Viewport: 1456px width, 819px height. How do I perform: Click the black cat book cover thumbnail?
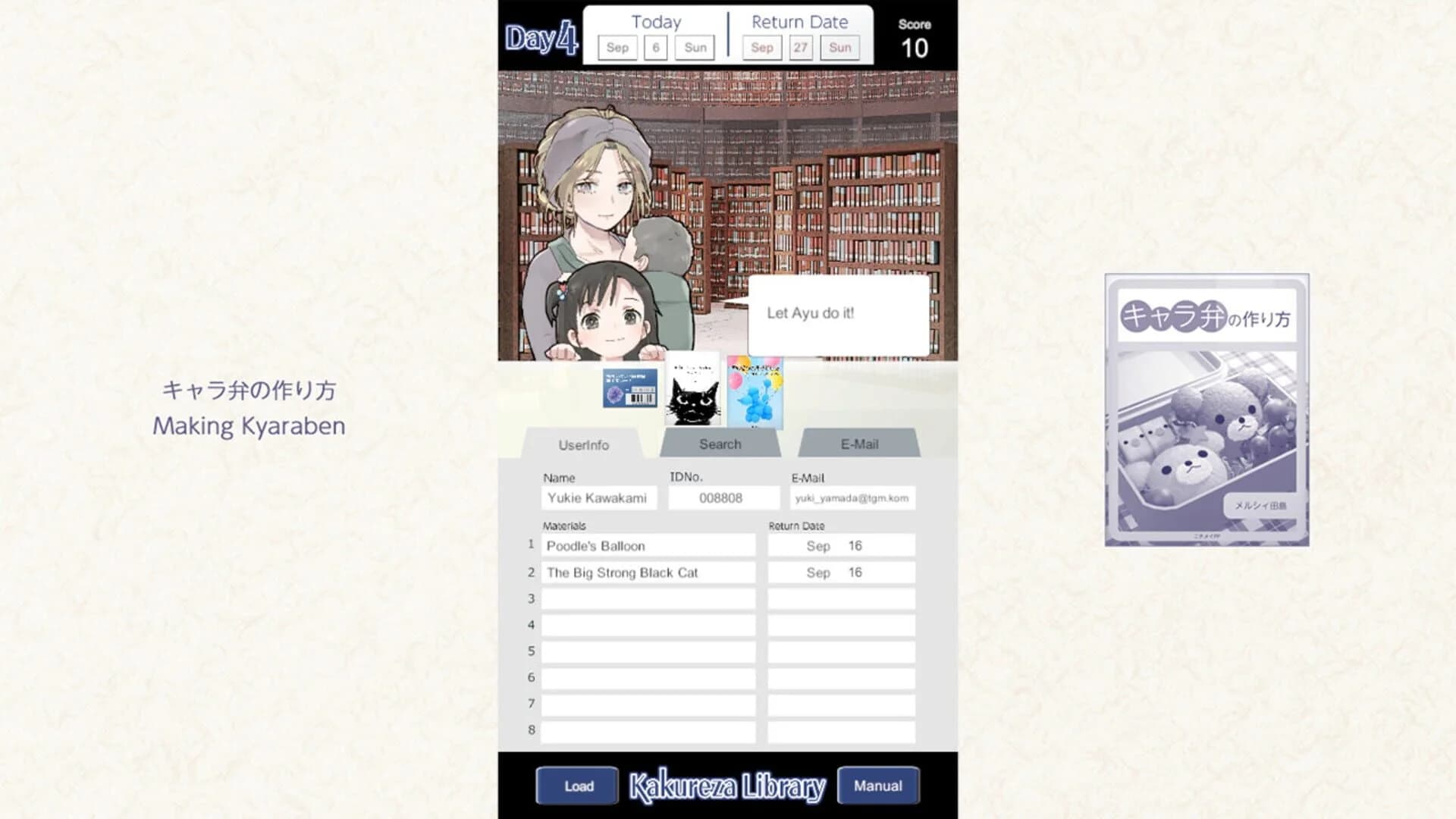[692, 393]
